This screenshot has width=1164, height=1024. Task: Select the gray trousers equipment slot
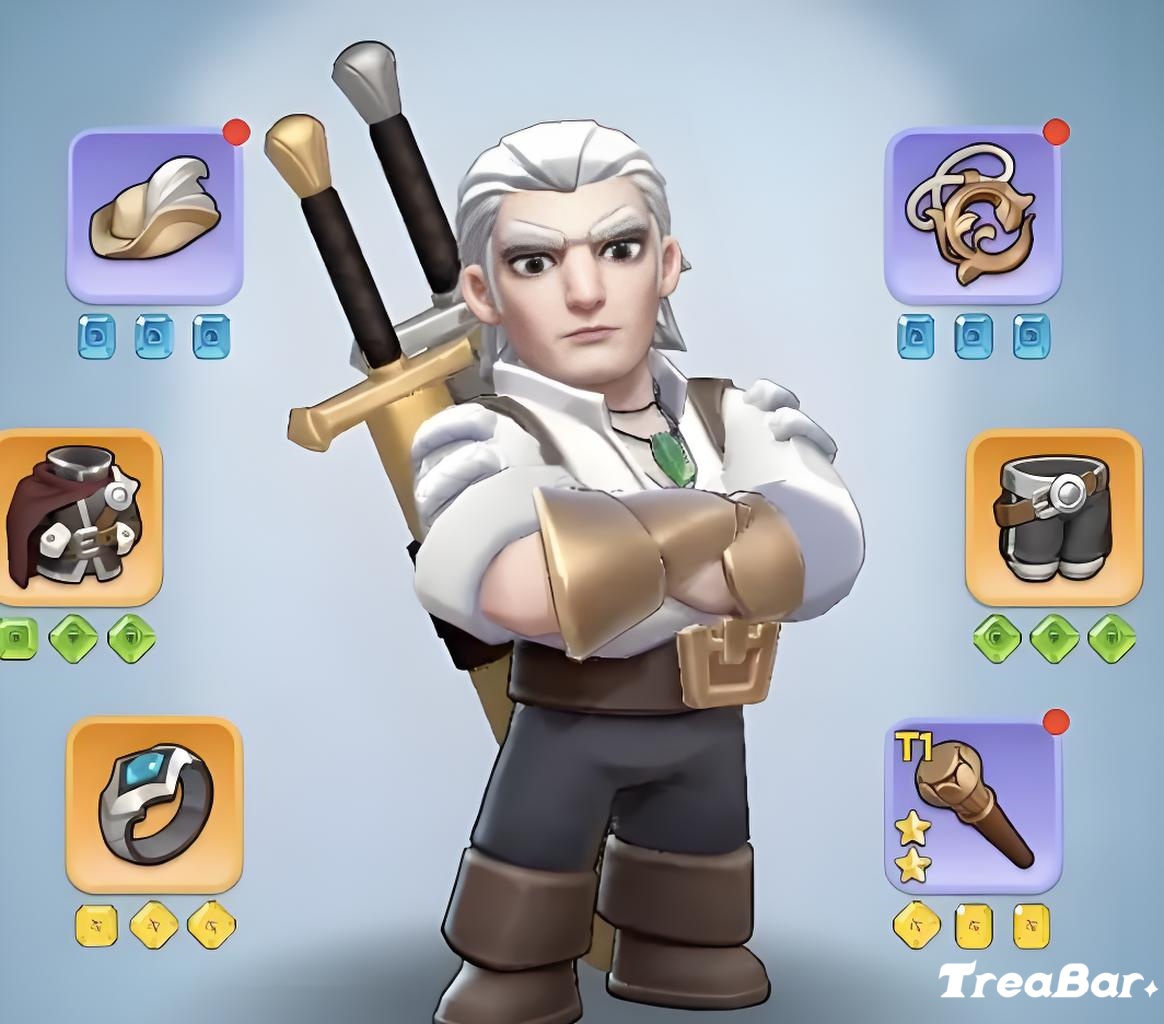click(x=1053, y=518)
